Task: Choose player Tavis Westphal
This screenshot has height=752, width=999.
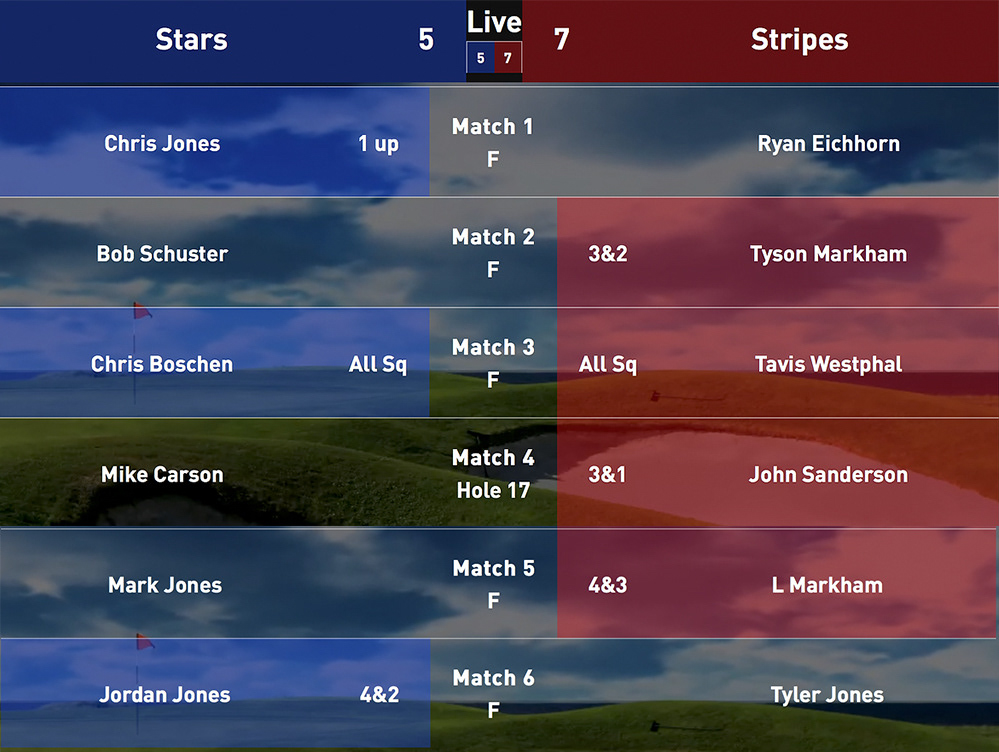Action: pos(828,364)
